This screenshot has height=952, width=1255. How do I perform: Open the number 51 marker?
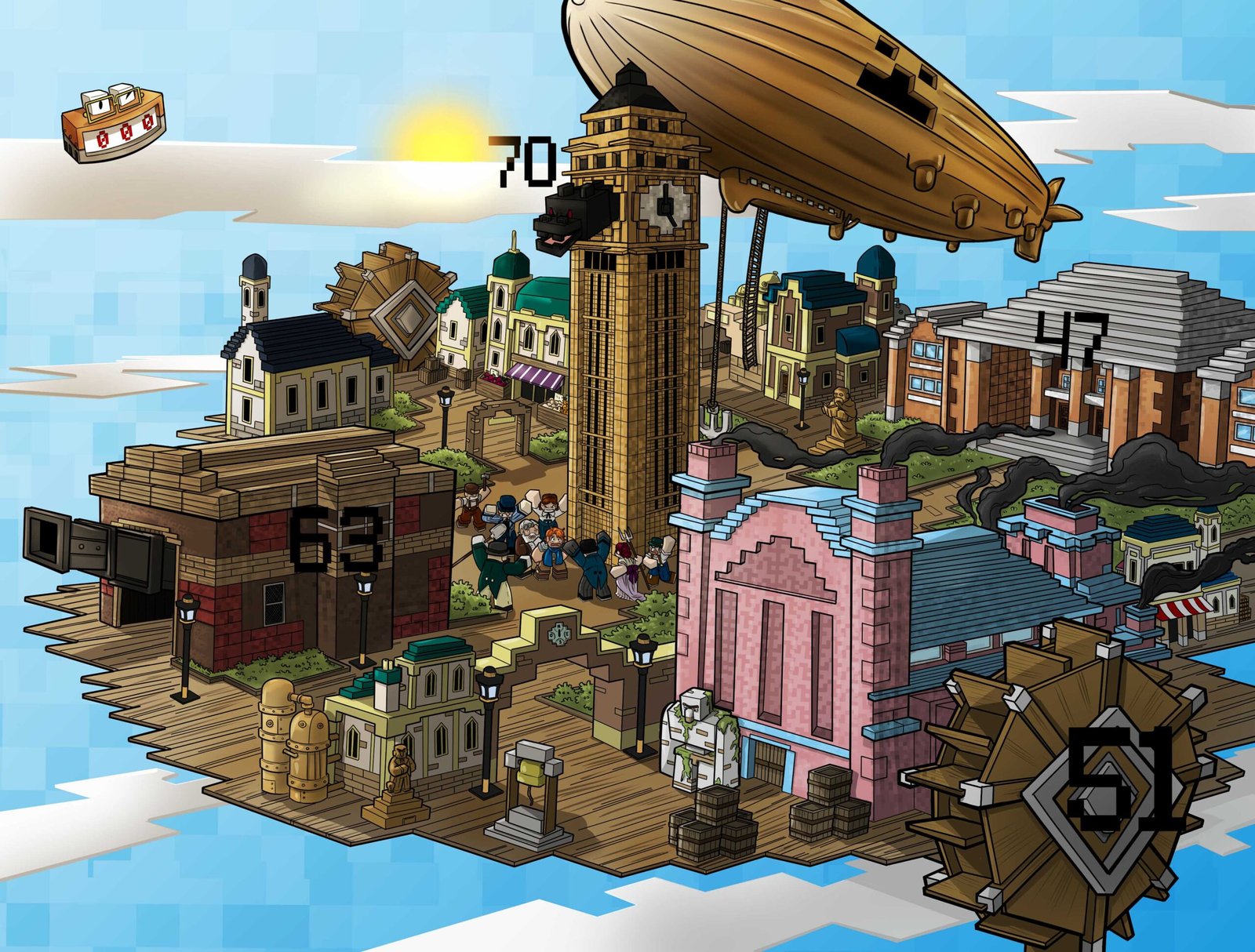pyautogui.click(x=1125, y=779)
